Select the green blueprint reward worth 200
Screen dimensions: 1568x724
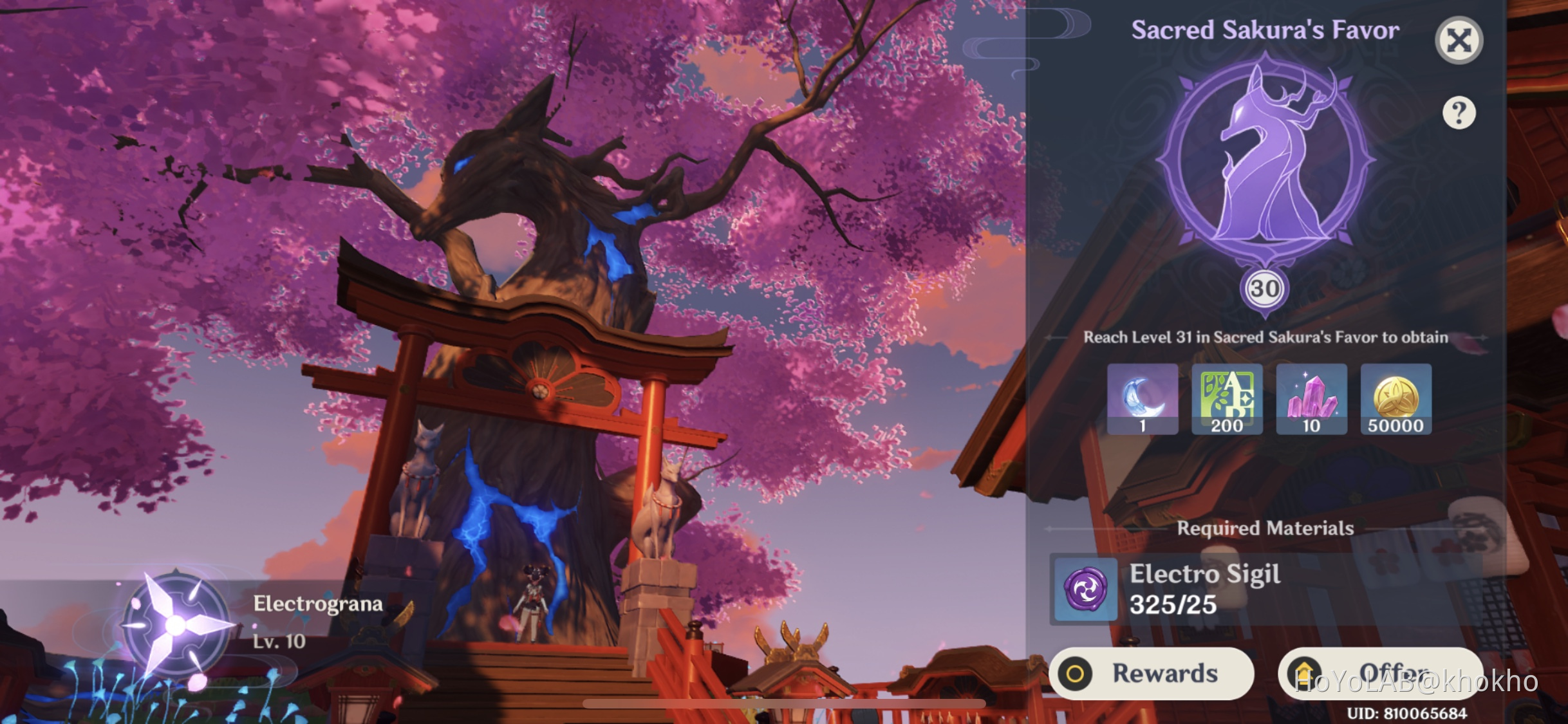click(1227, 399)
